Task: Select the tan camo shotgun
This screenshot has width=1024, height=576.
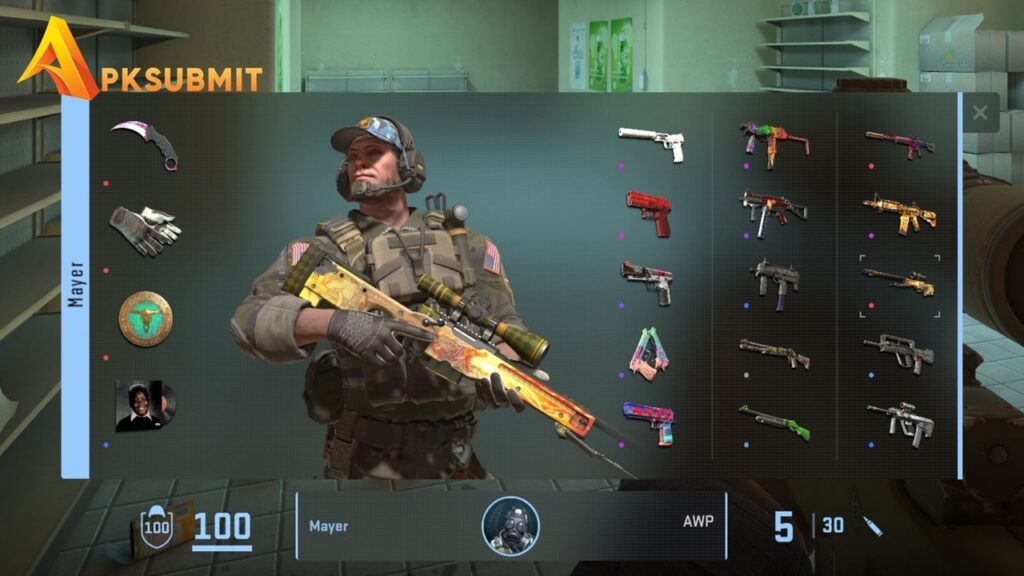Action: pos(774,352)
